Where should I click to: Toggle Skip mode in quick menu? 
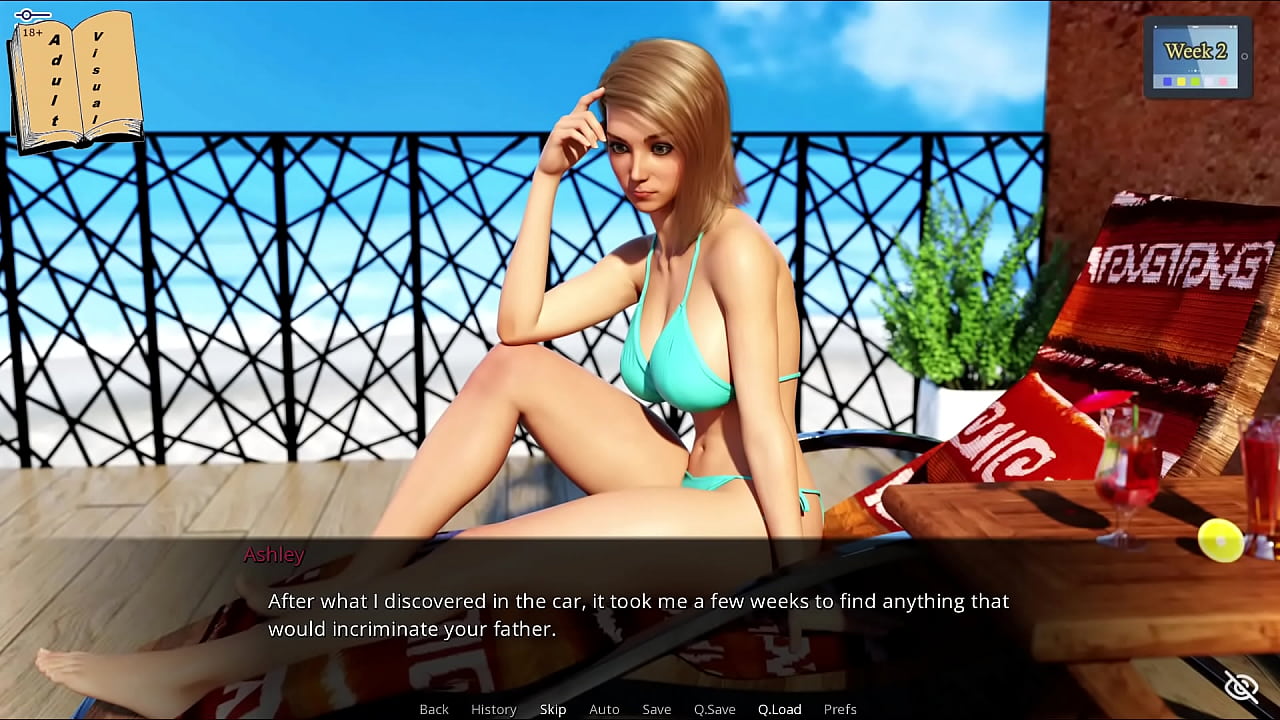[553, 709]
